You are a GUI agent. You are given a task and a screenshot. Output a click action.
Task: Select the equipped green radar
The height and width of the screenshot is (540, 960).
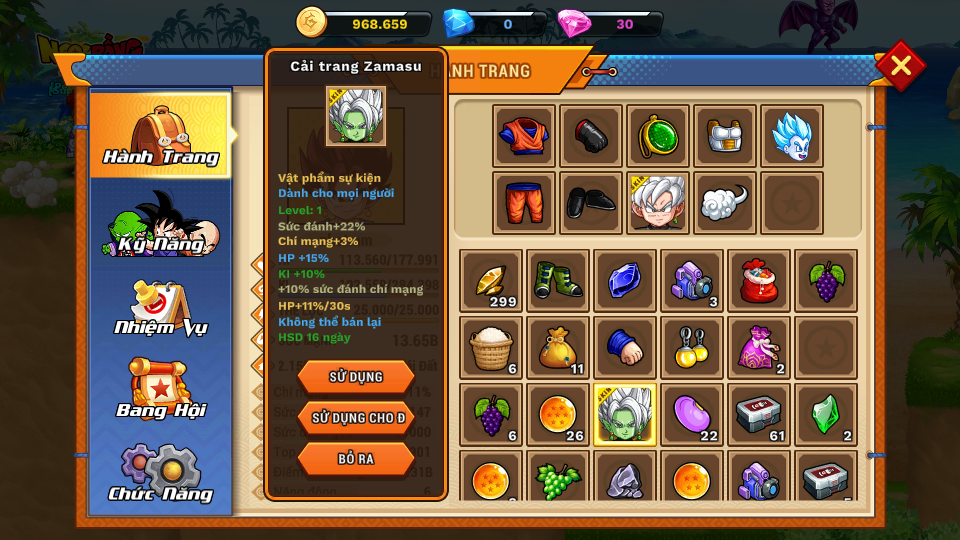pyautogui.click(x=658, y=136)
